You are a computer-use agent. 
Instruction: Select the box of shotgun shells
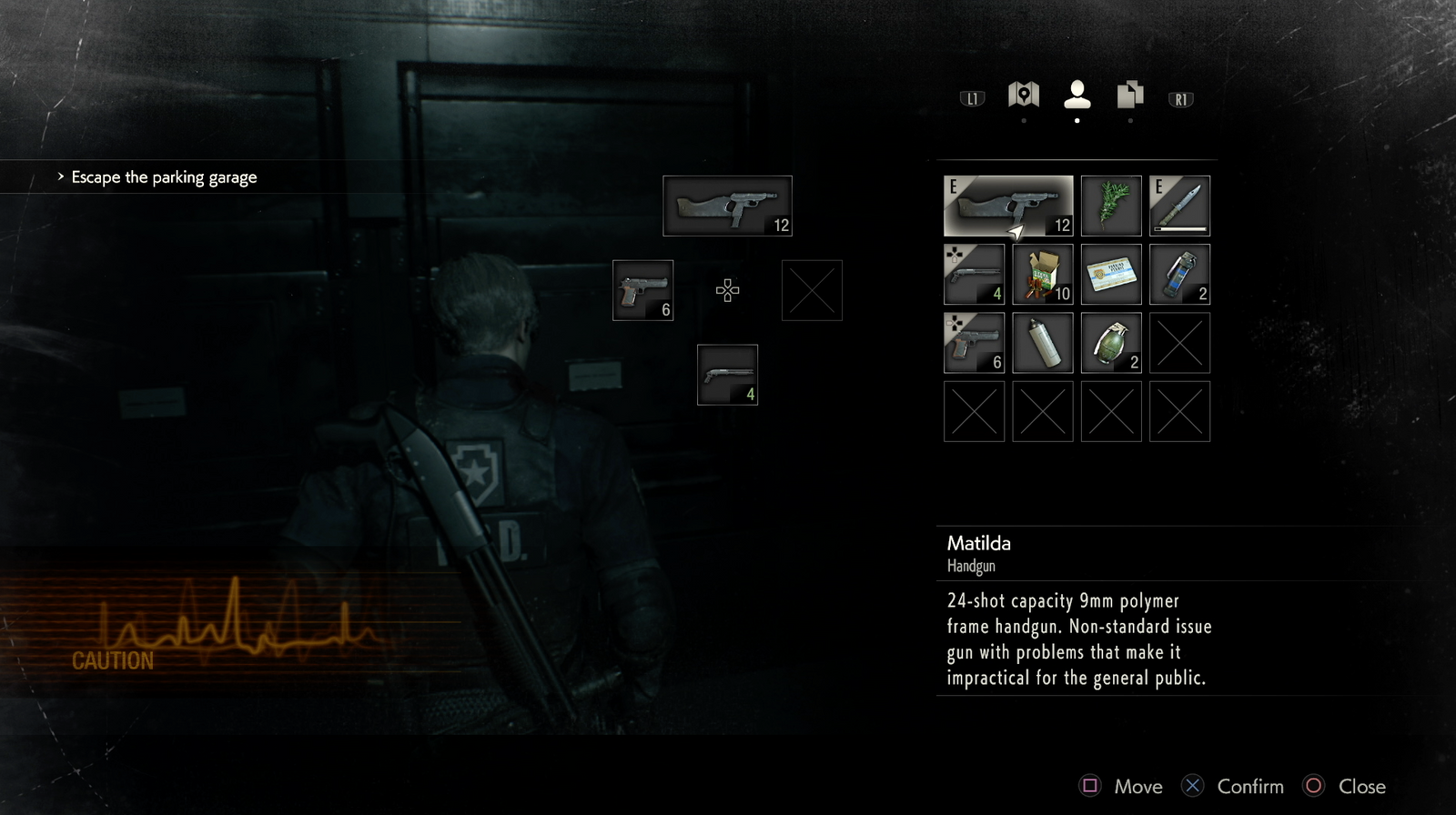[1043, 274]
